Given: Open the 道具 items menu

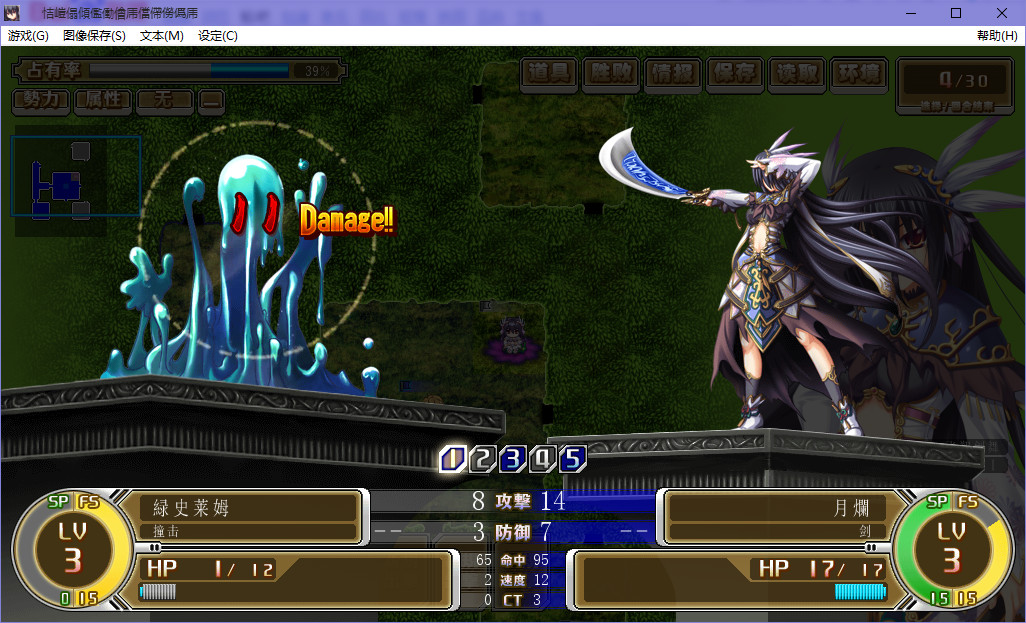Looking at the screenshot, I should coord(551,73).
